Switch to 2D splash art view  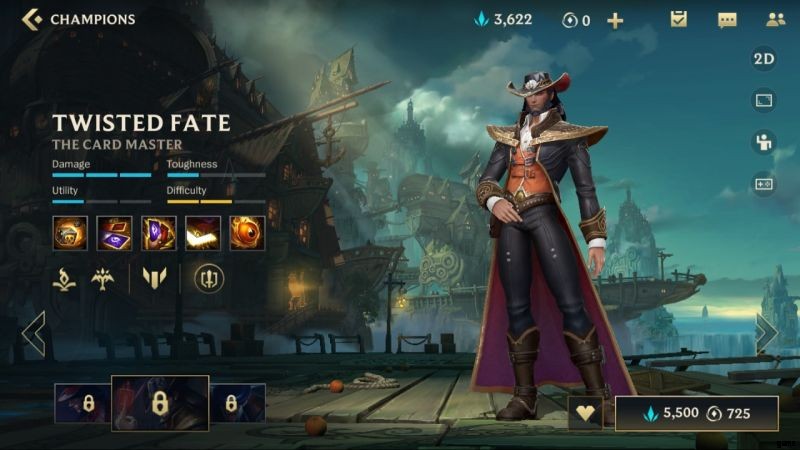point(764,59)
